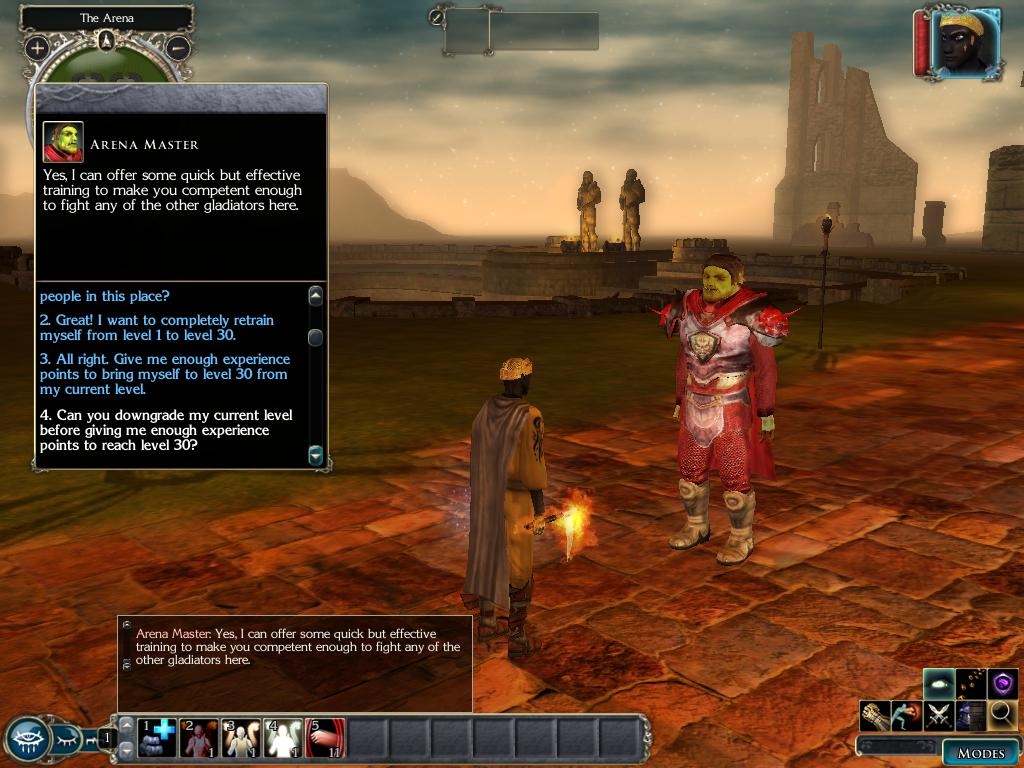The width and height of the screenshot is (1024, 768).
Task: Click the hotbar page up arrow
Action: pos(127,725)
